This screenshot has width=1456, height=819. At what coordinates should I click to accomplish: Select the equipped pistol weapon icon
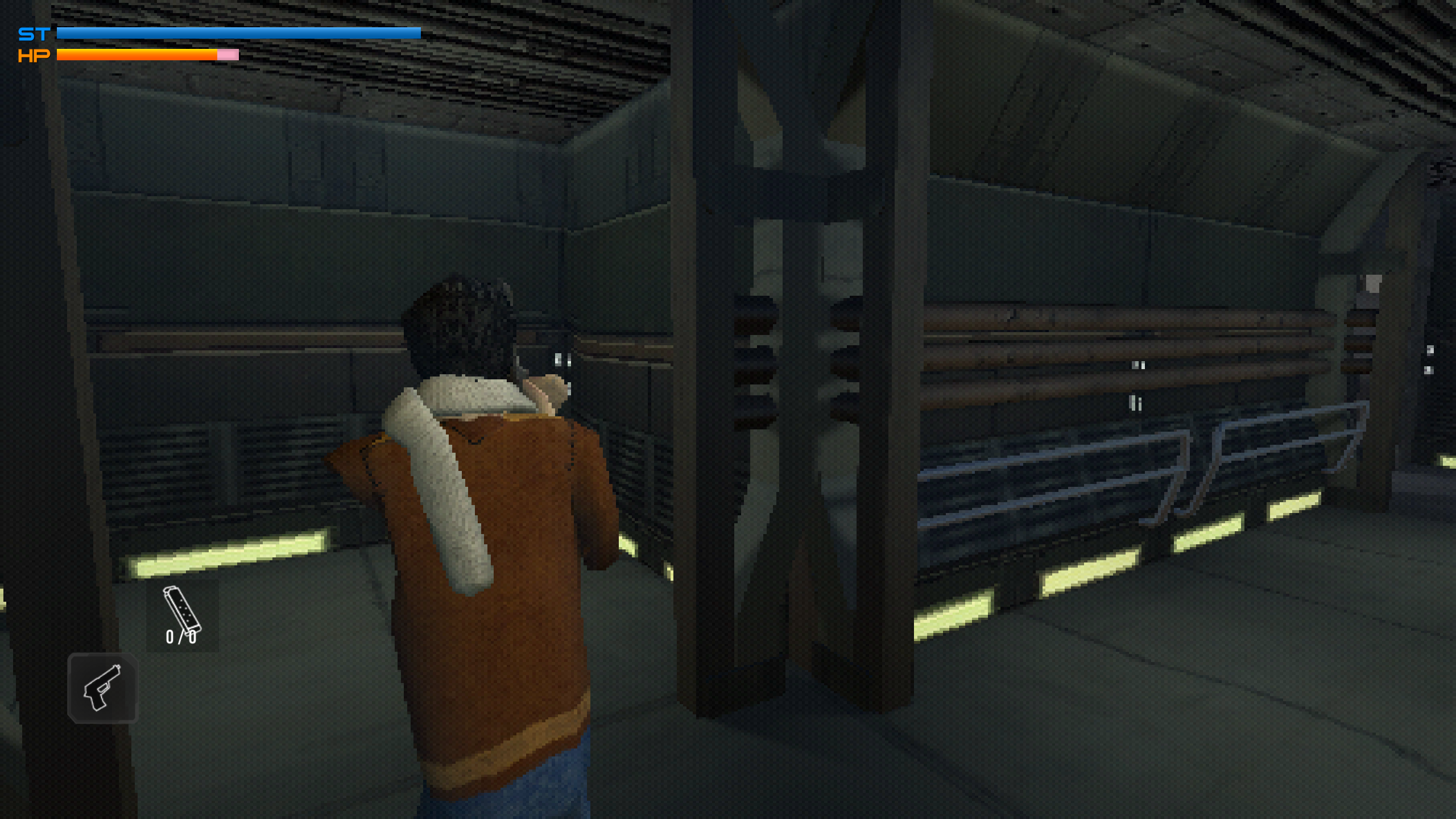coord(103,688)
